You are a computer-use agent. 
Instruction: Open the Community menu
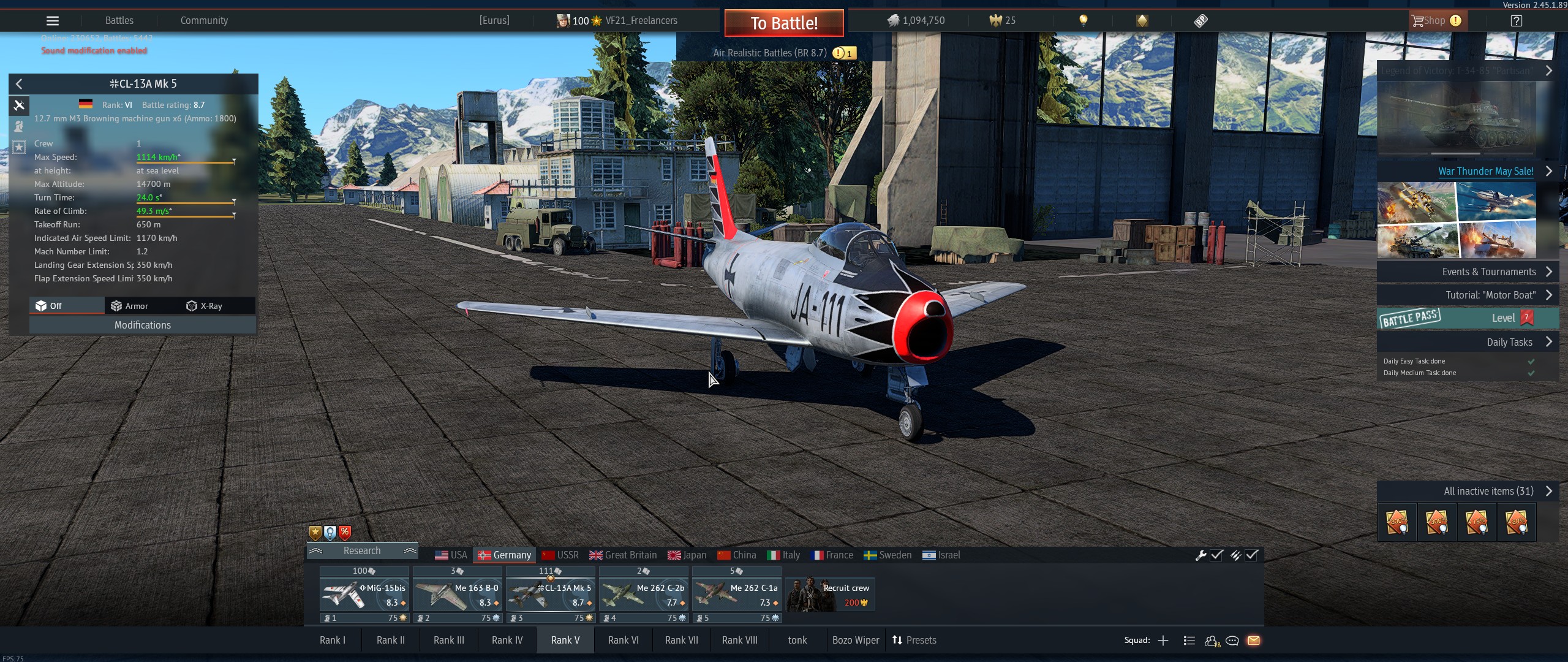[x=204, y=21]
